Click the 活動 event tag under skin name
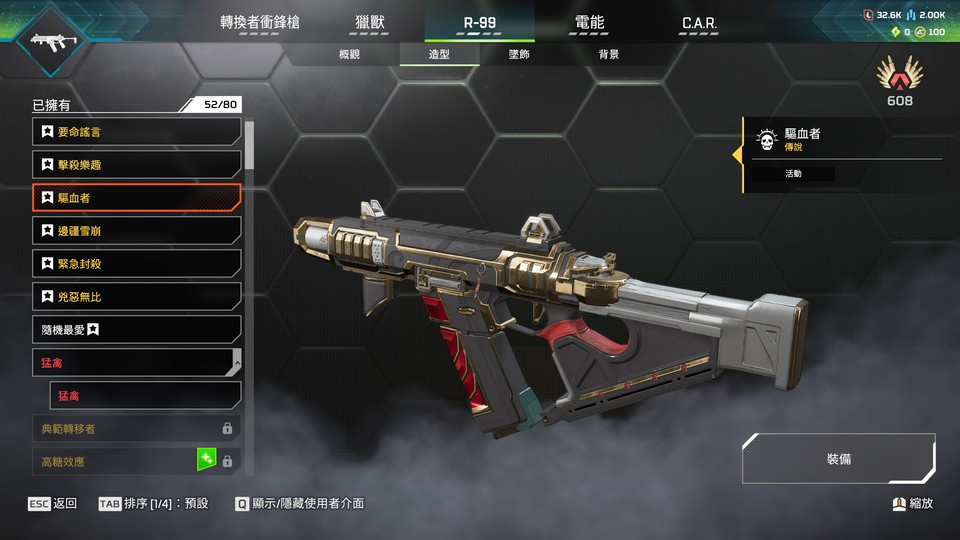This screenshot has height=540, width=960. (793, 174)
